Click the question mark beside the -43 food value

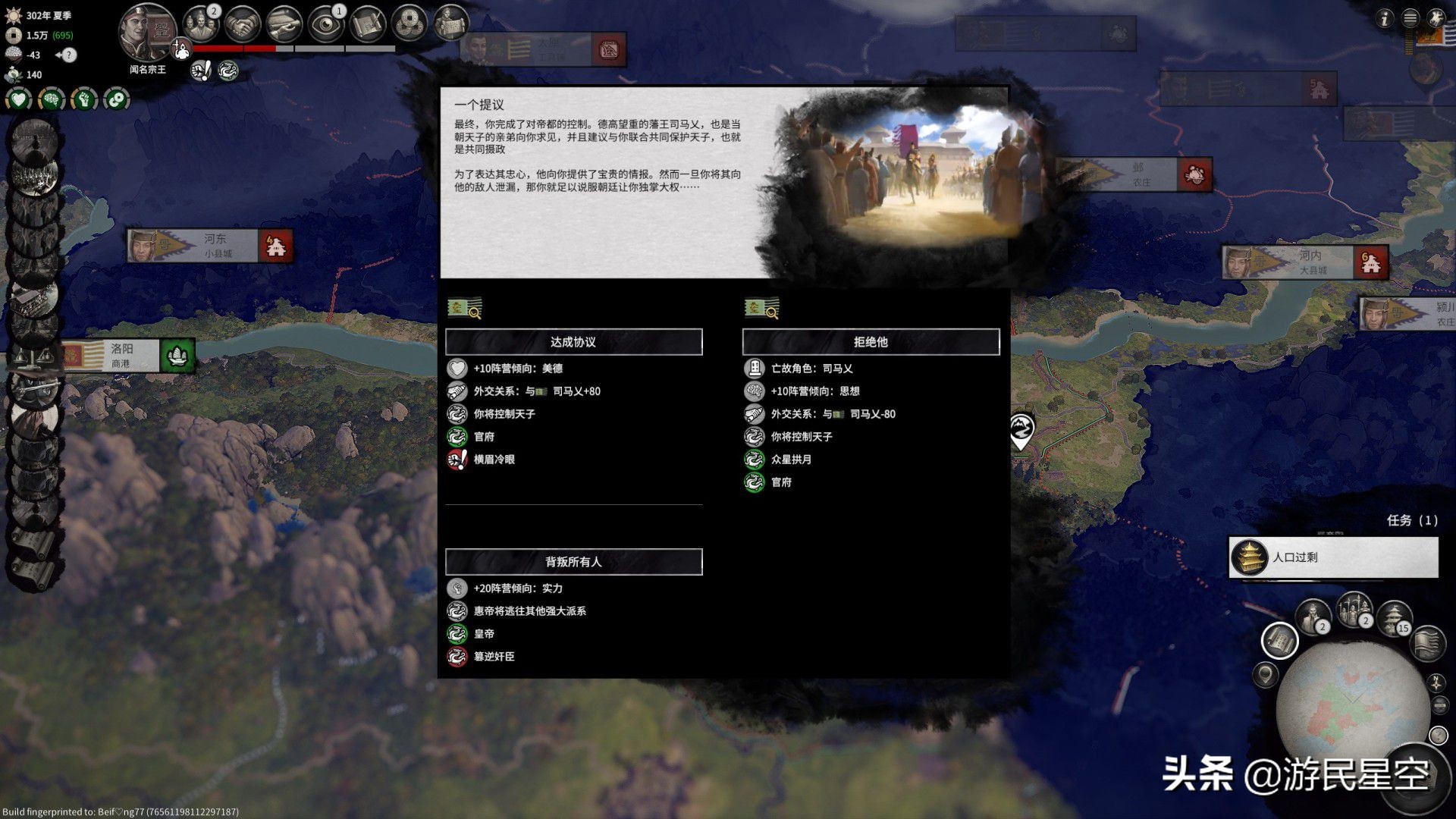[x=70, y=55]
